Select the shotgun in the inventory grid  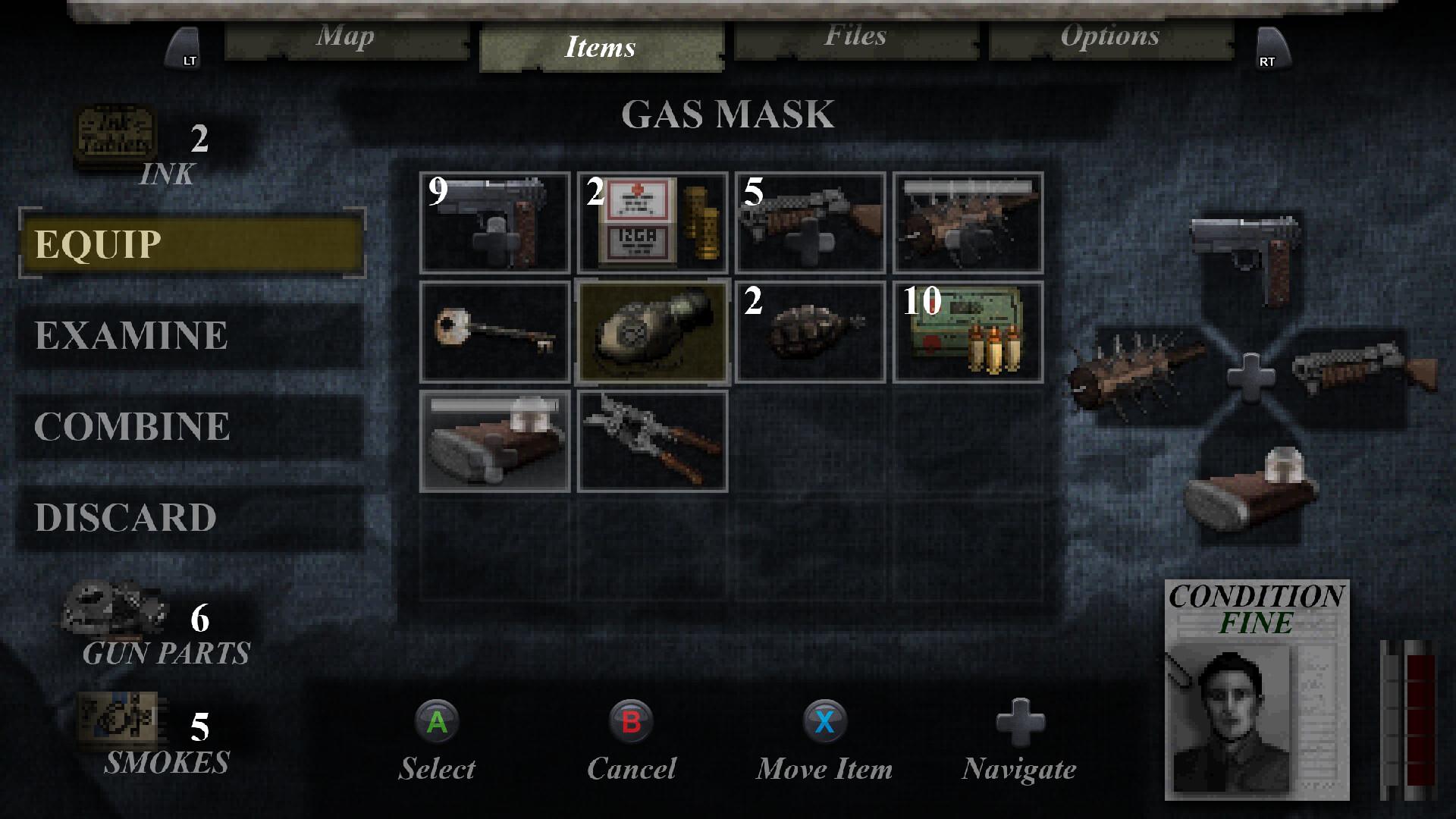pyautogui.click(x=810, y=223)
